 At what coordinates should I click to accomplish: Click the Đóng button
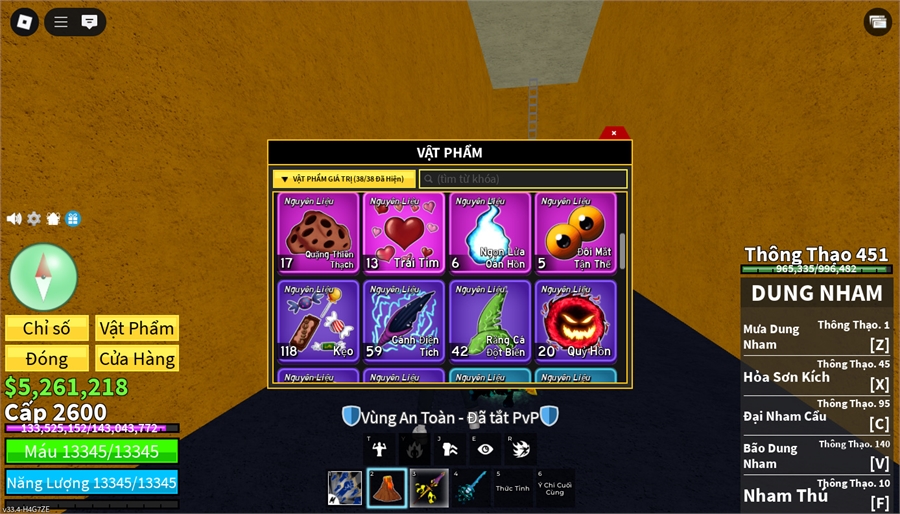coord(46,358)
